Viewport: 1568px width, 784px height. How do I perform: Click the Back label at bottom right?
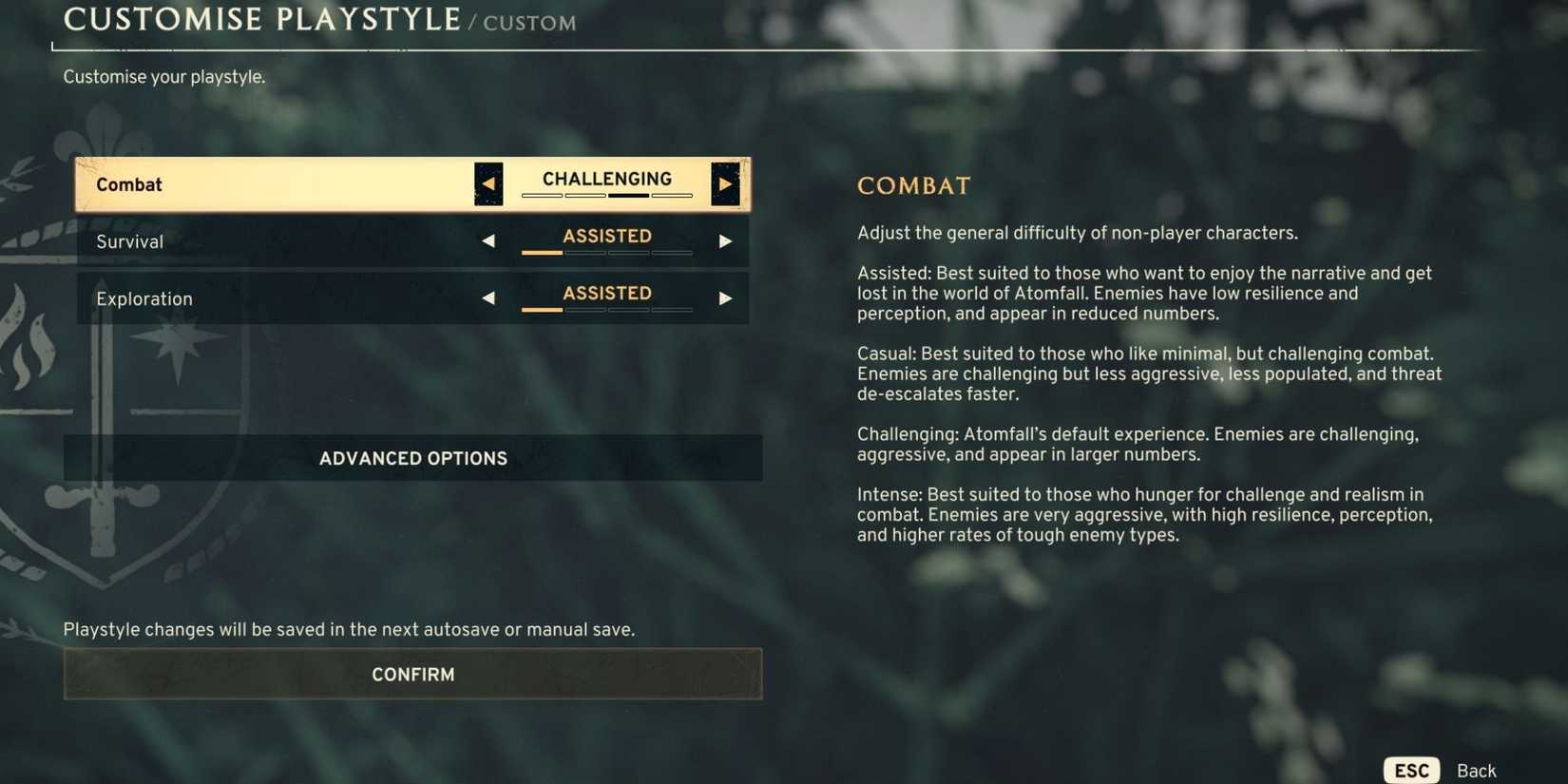point(1477,771)
